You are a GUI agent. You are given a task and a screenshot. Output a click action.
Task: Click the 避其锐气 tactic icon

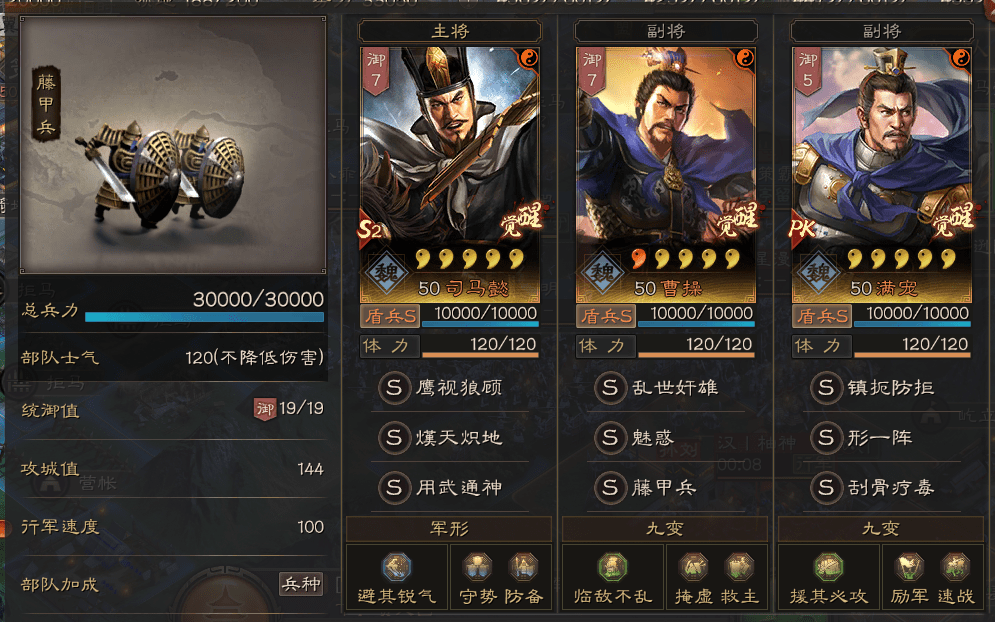pyautogui.click(x=397, y=568)
